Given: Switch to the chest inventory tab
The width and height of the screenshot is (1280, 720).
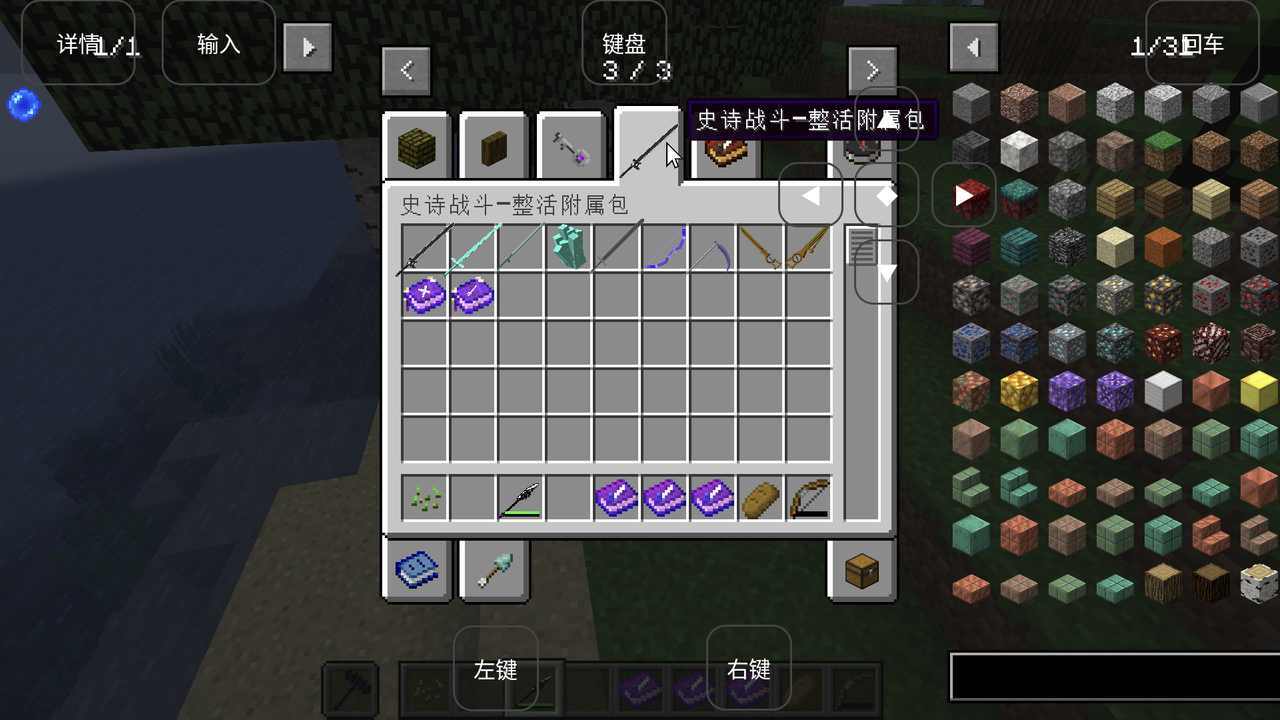Looking at the screenshot, I should 862,570.
